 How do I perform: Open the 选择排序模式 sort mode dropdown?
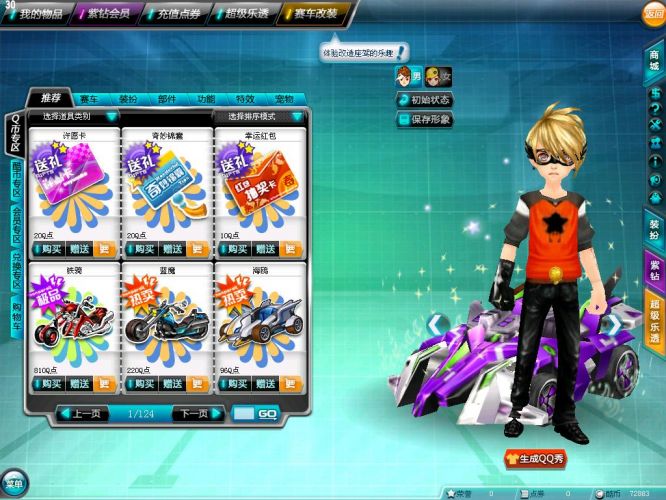pyautogui.click(x=259, y=117)
